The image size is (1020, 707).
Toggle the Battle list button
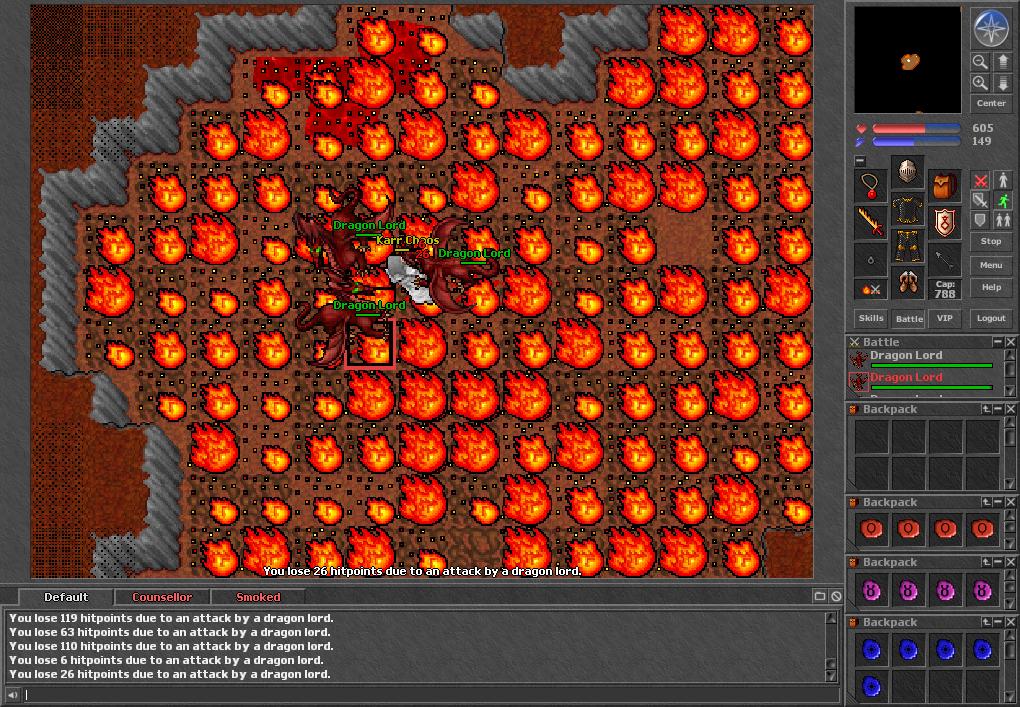pos(909,318)
